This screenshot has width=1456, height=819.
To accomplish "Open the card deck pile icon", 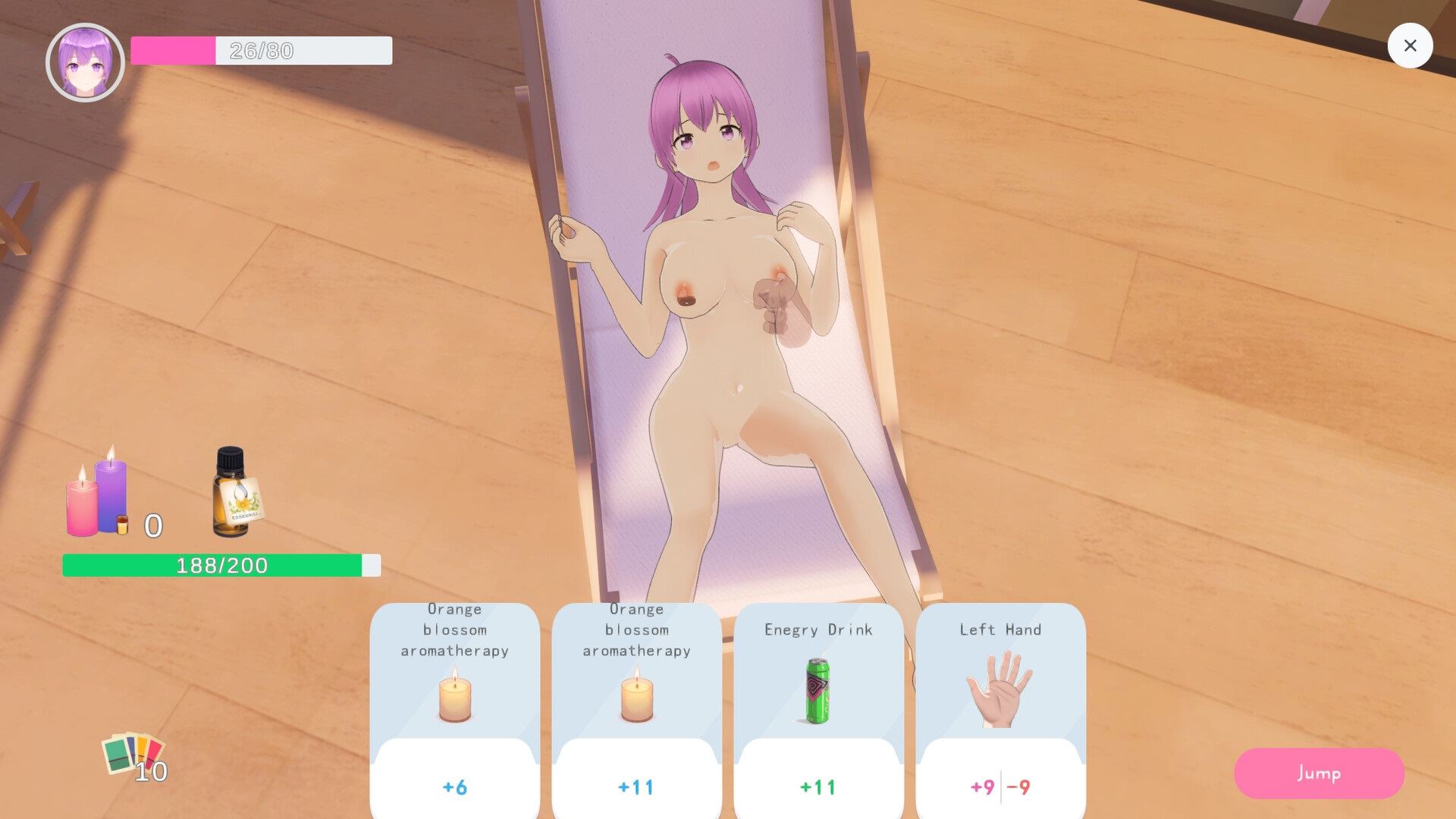I will point(133,755).
